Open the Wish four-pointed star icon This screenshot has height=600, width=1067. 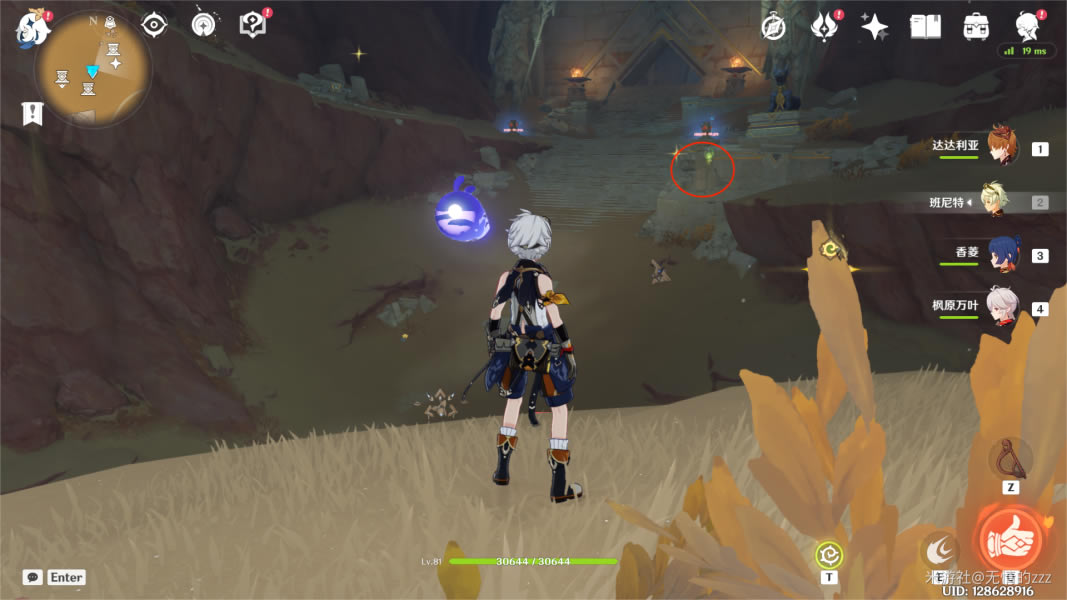[875, 27]
